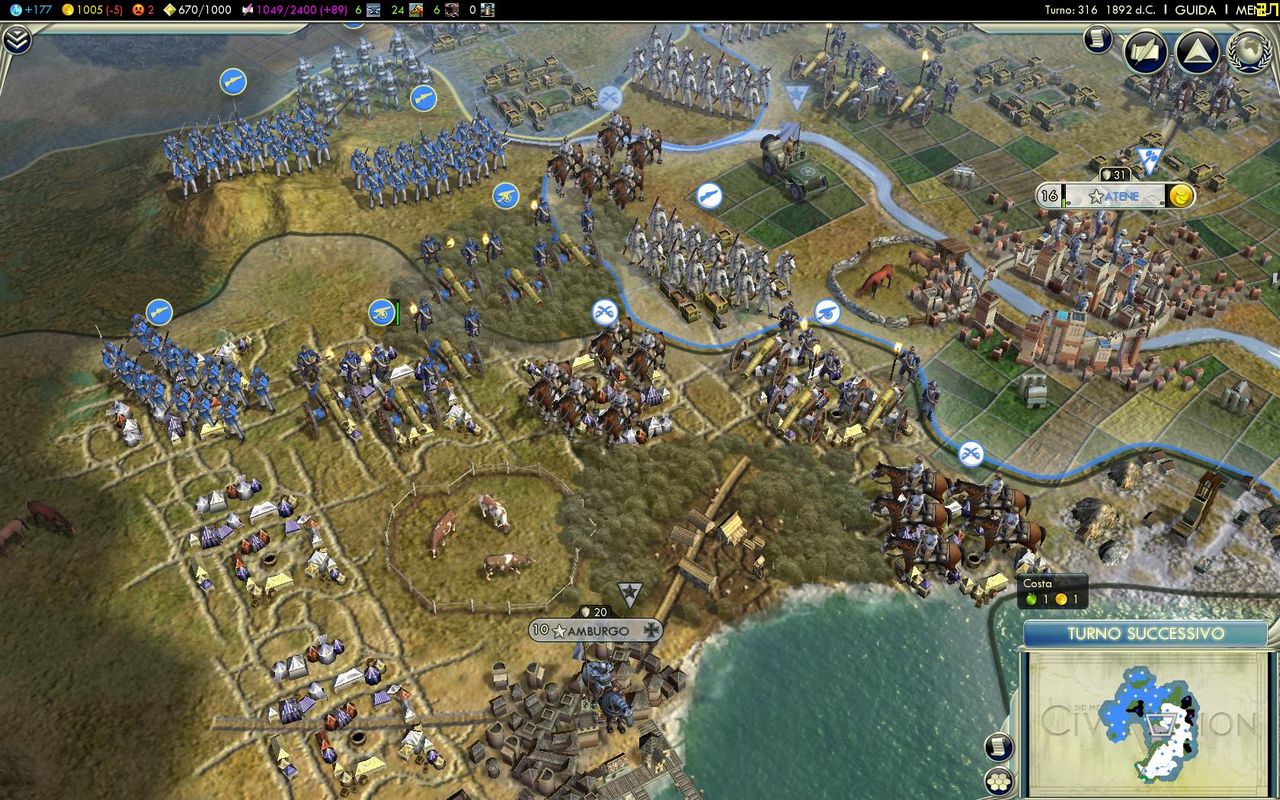Open the GUIDA help link

tap(1195, 10)
